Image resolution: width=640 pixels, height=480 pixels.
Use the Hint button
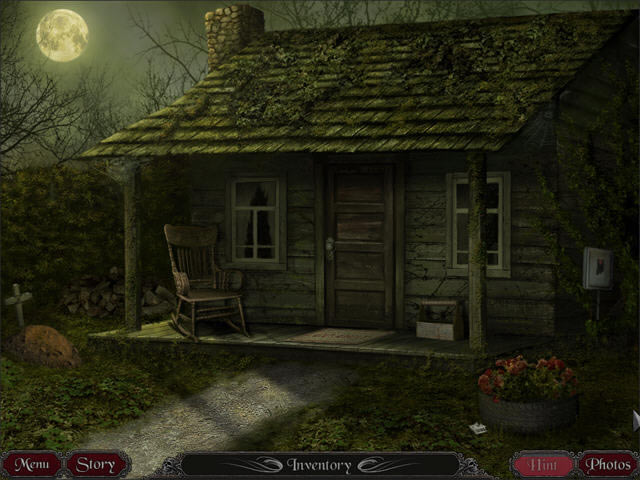[543, 464]
